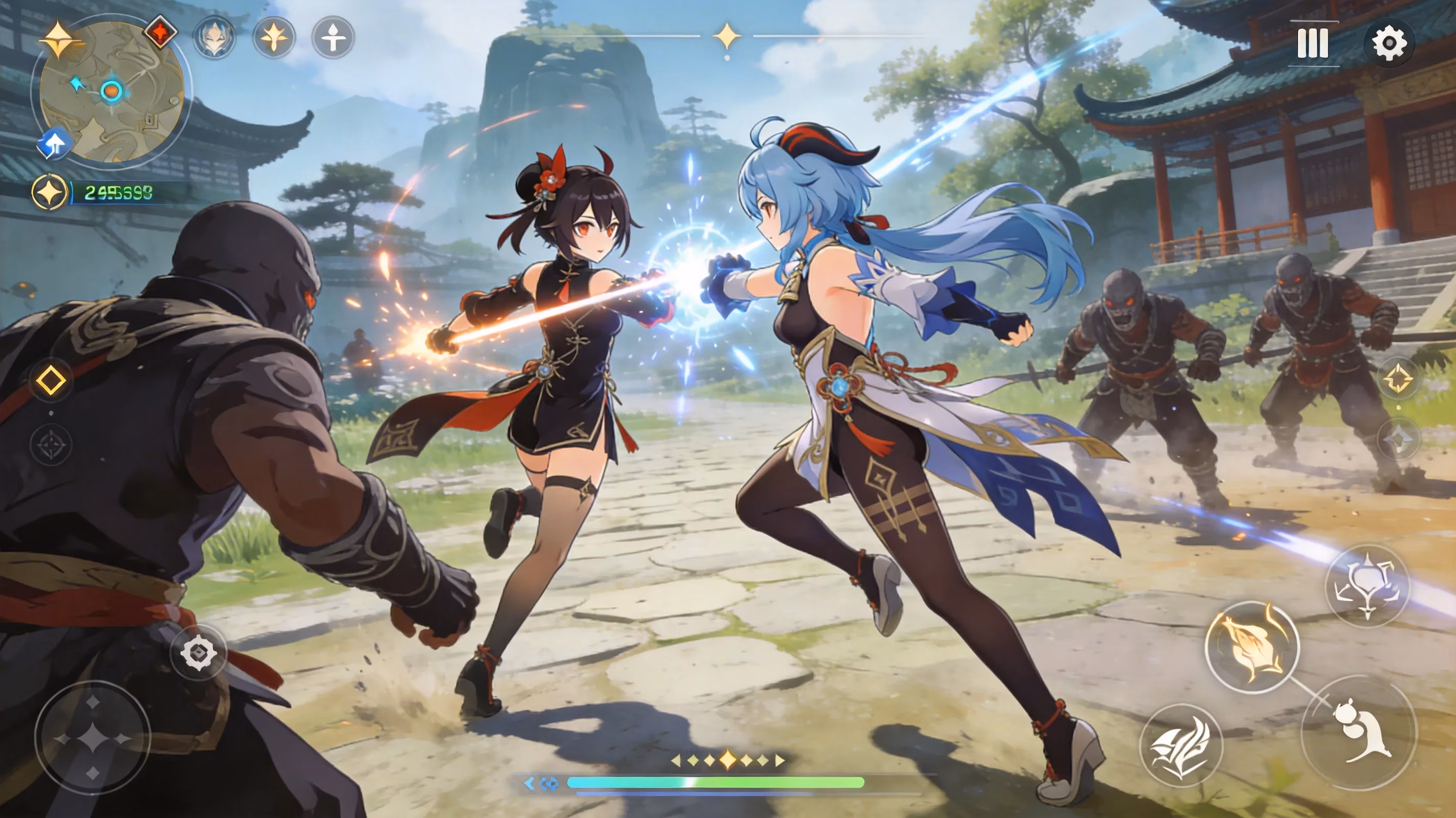Activate the white spiked crest skill
Image resolution: width=1456 pixels, height=818 pixels.
[x=1367, y=586]
